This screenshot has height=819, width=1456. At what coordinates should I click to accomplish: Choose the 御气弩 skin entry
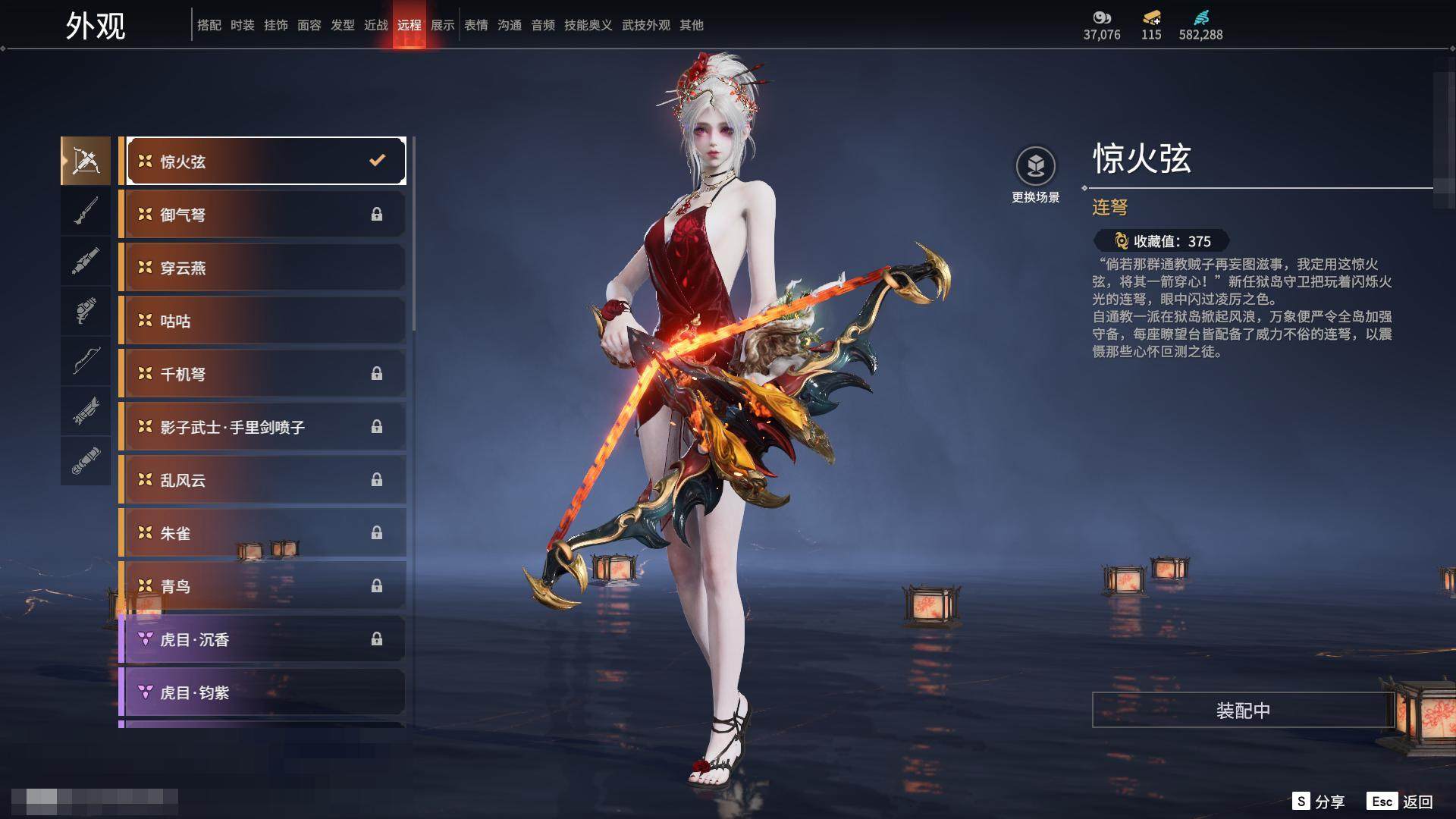pos(262,215)
